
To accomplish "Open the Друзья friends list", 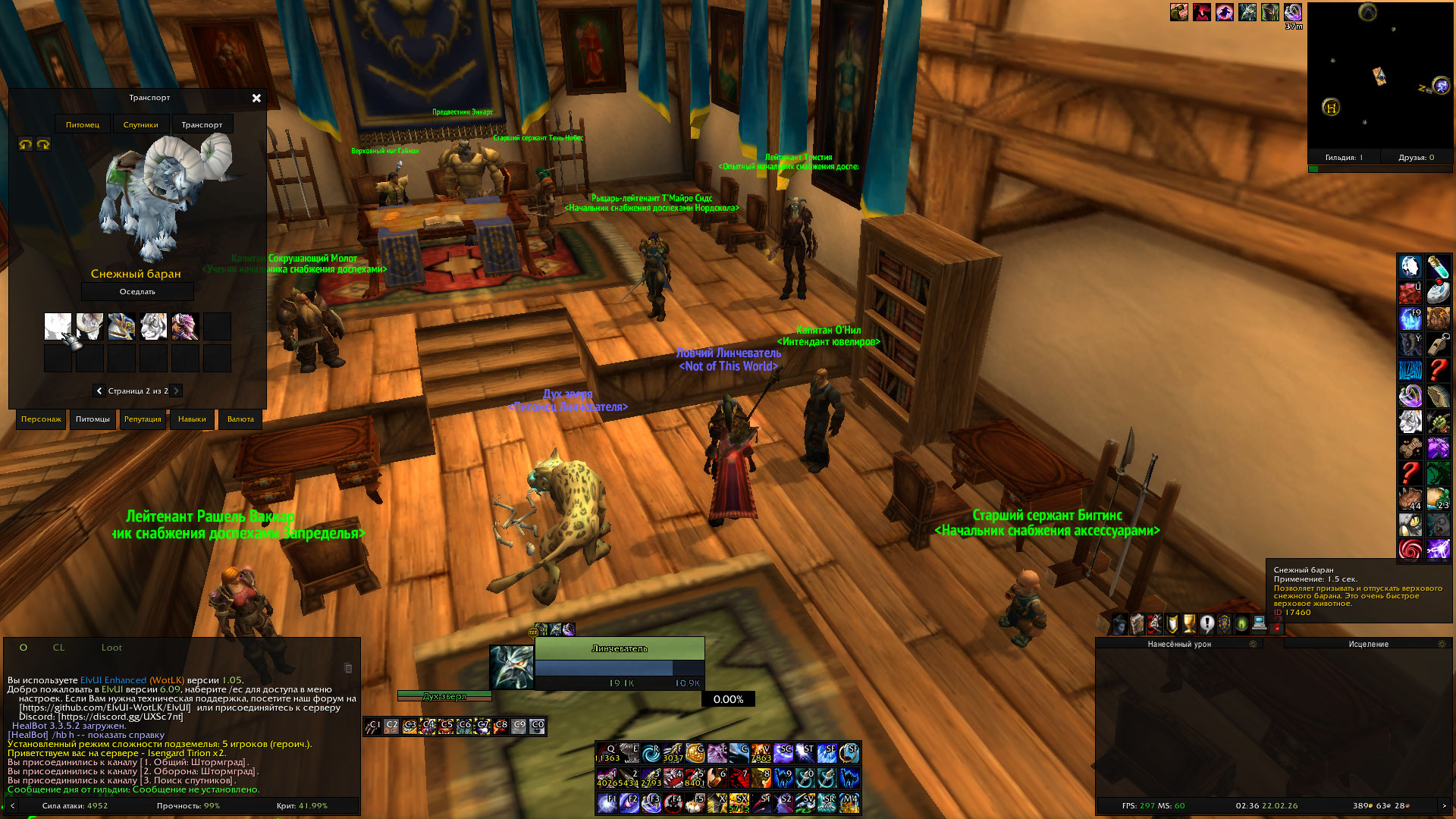I will tap(1416, 158).
